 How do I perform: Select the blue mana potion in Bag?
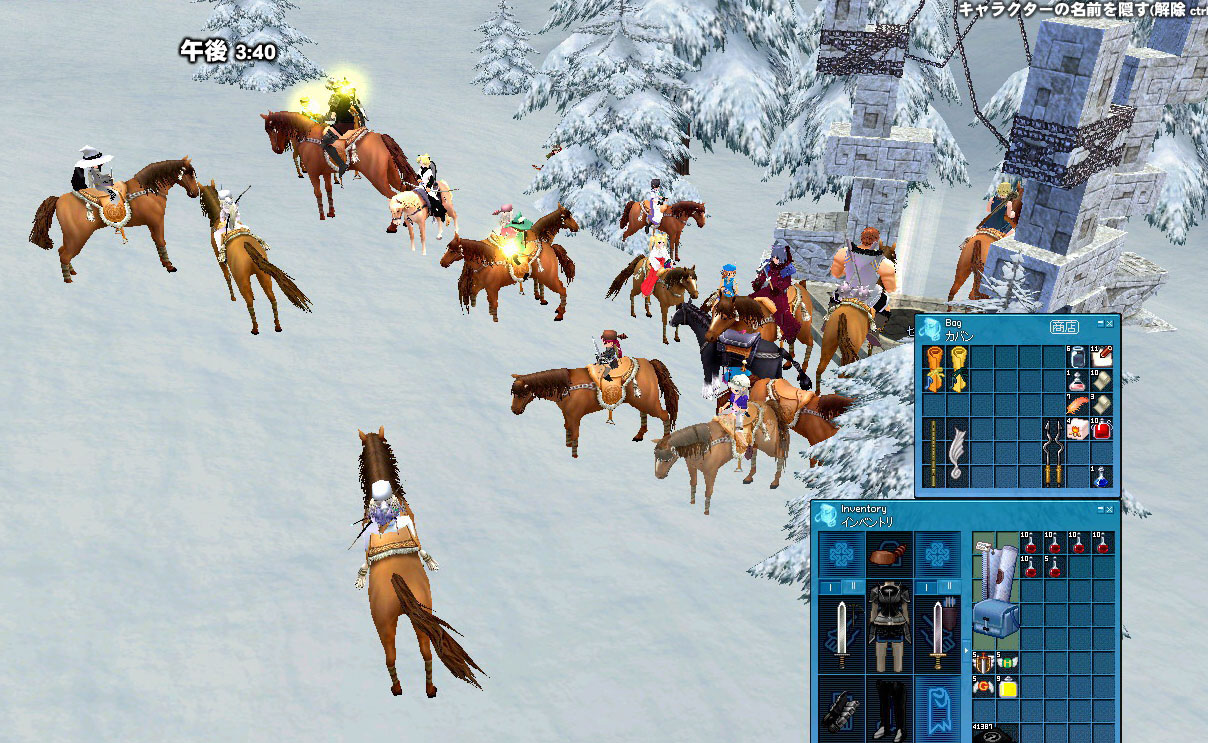[x=1101, y=476]
